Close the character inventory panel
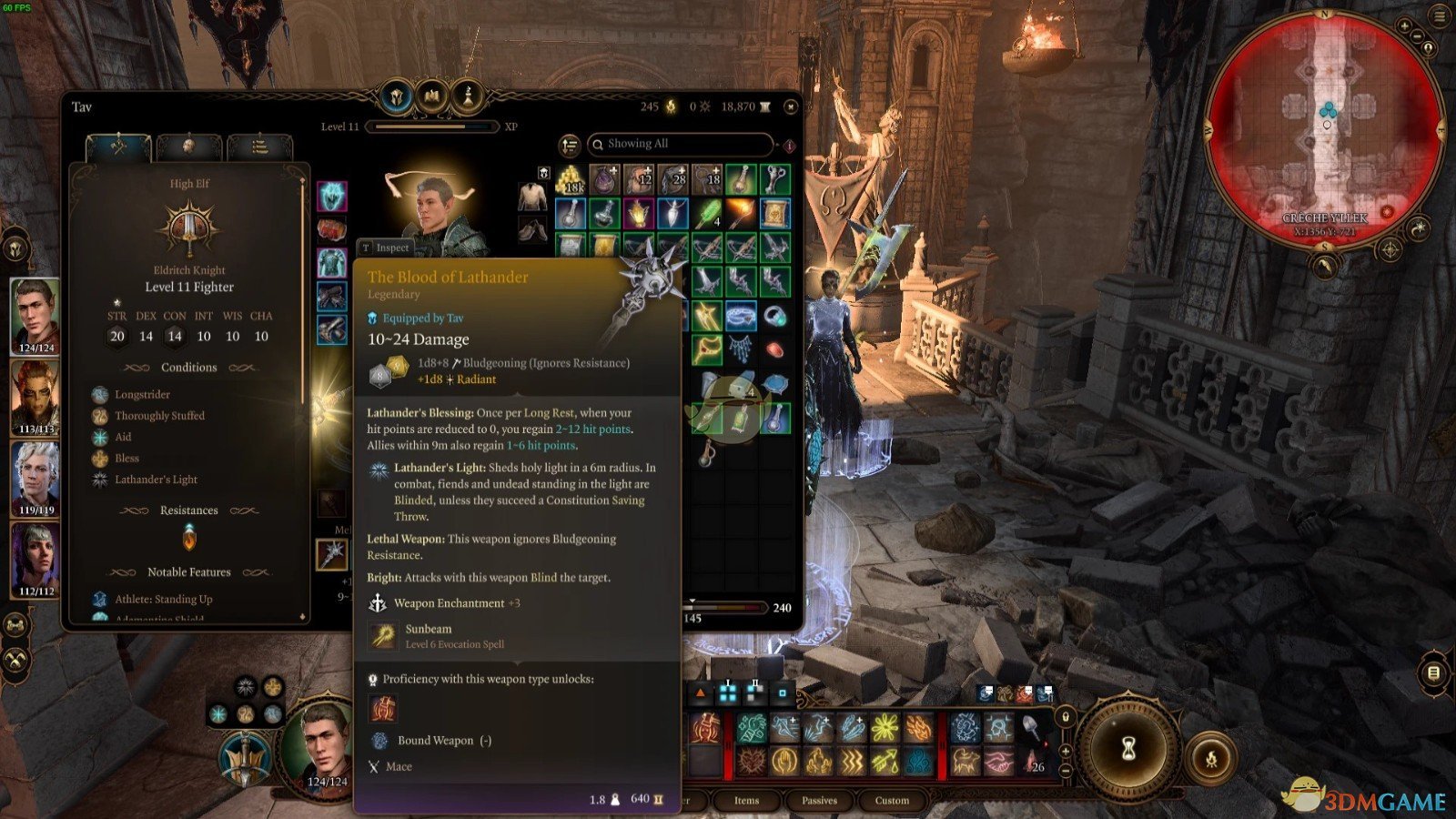 click(x=791, y=107)
